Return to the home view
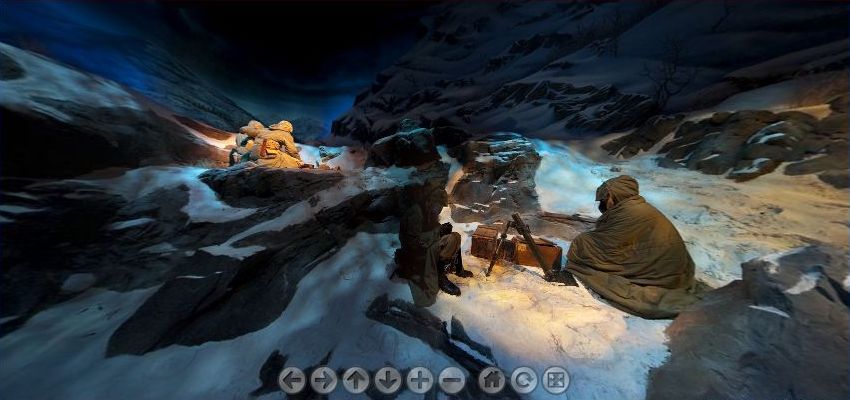The image size is (850, 400). pyautogui.click(x=491, y=380)
